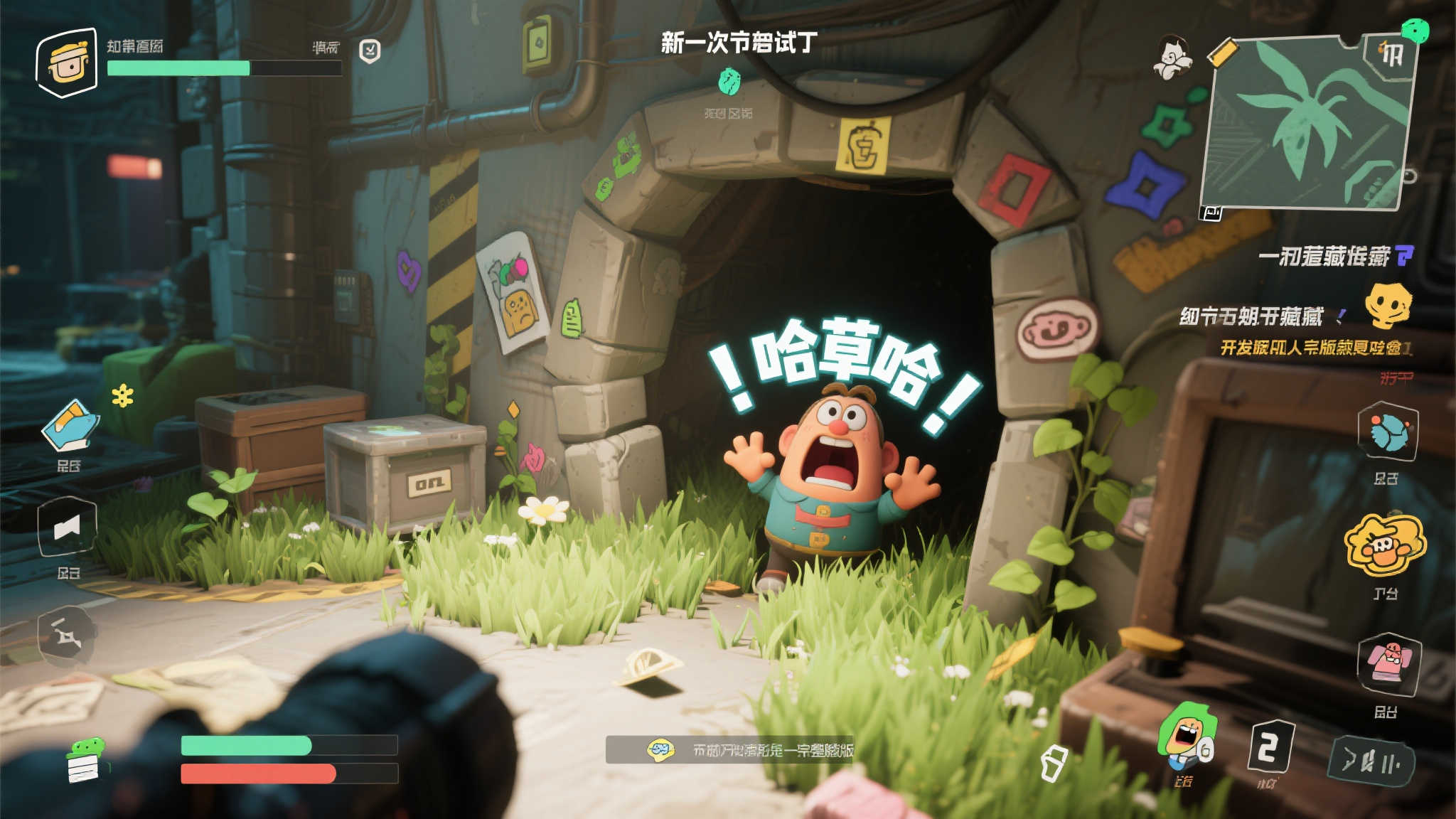Select the green objective marker at top center

pos(729,82)
